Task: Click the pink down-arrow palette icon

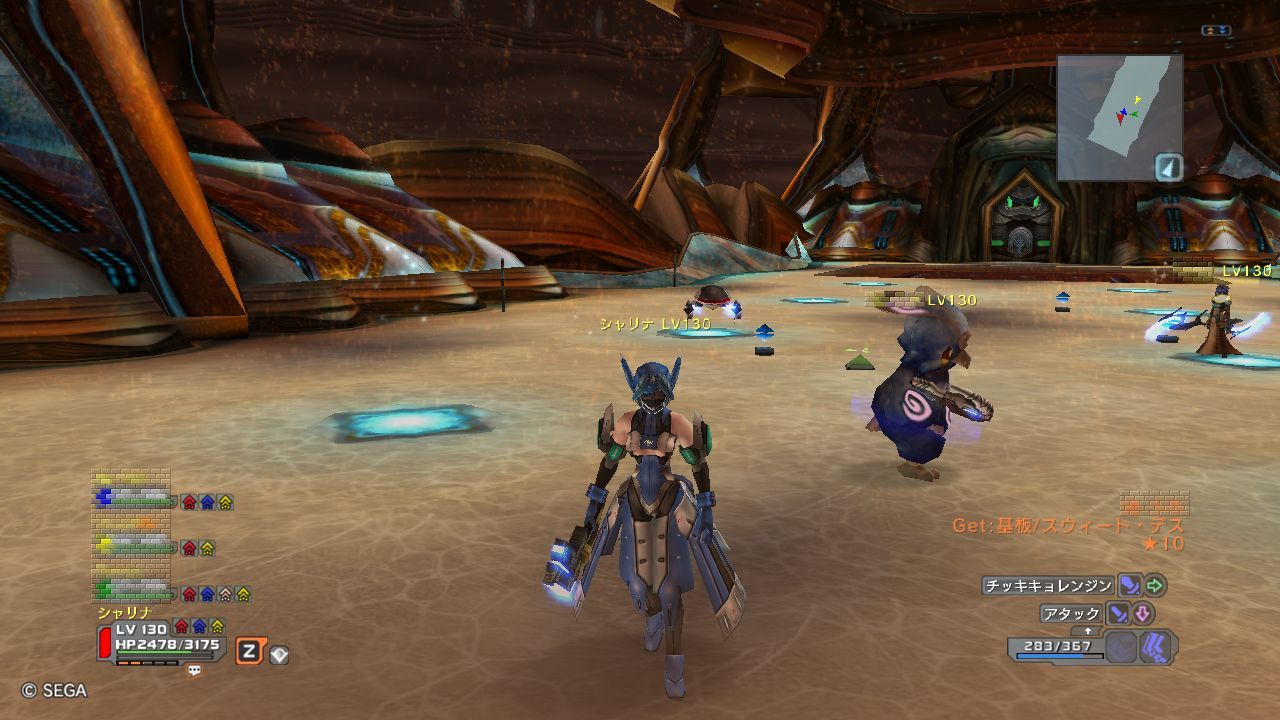Action: click(x=1142, y=614)
